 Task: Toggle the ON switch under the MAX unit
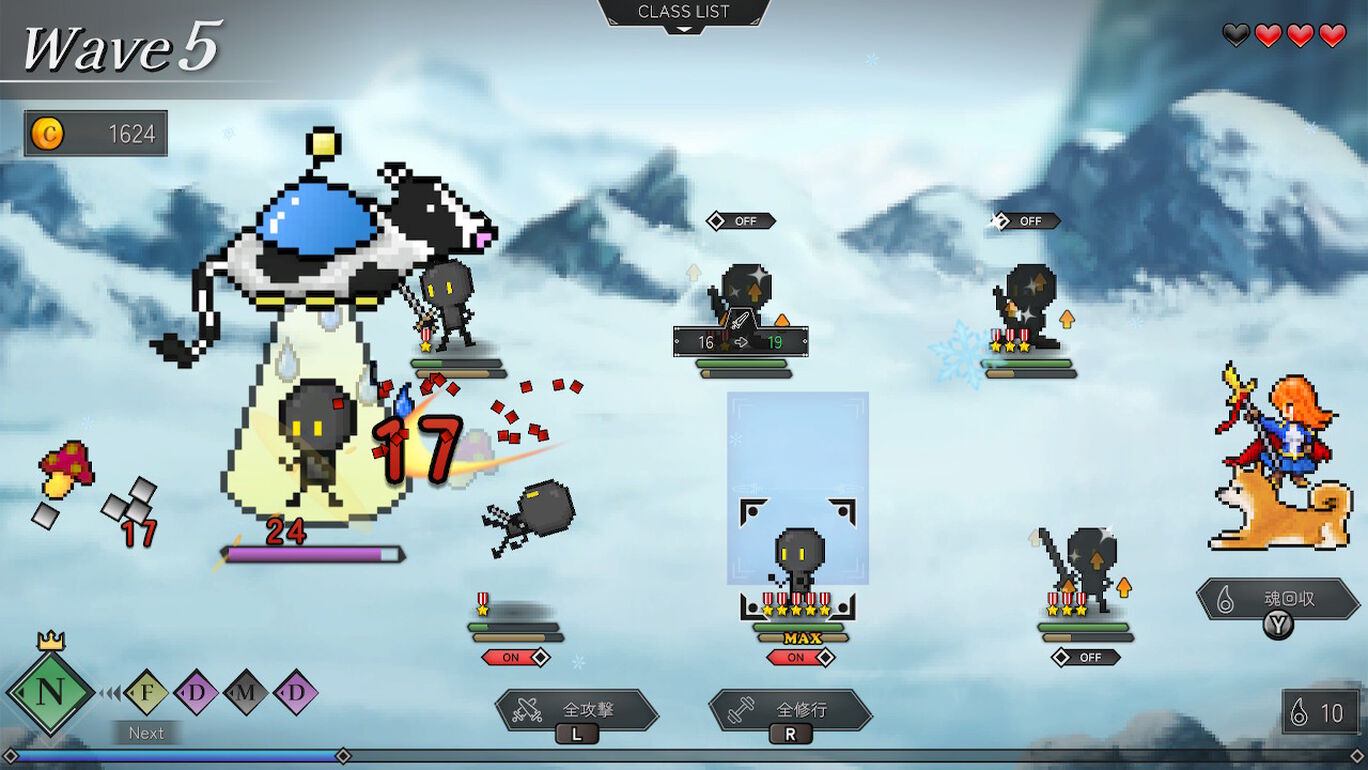tap(799, 657)
